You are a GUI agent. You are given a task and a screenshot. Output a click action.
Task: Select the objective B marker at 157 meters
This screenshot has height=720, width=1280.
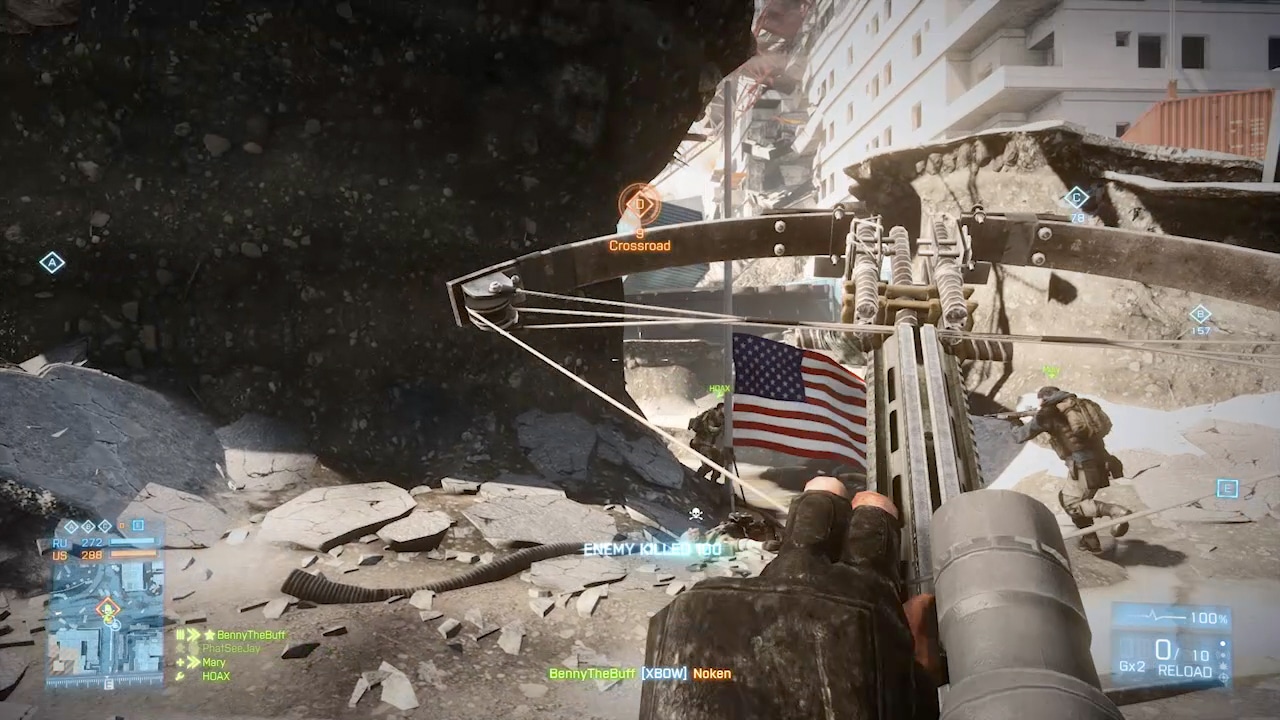point(1200,314)
